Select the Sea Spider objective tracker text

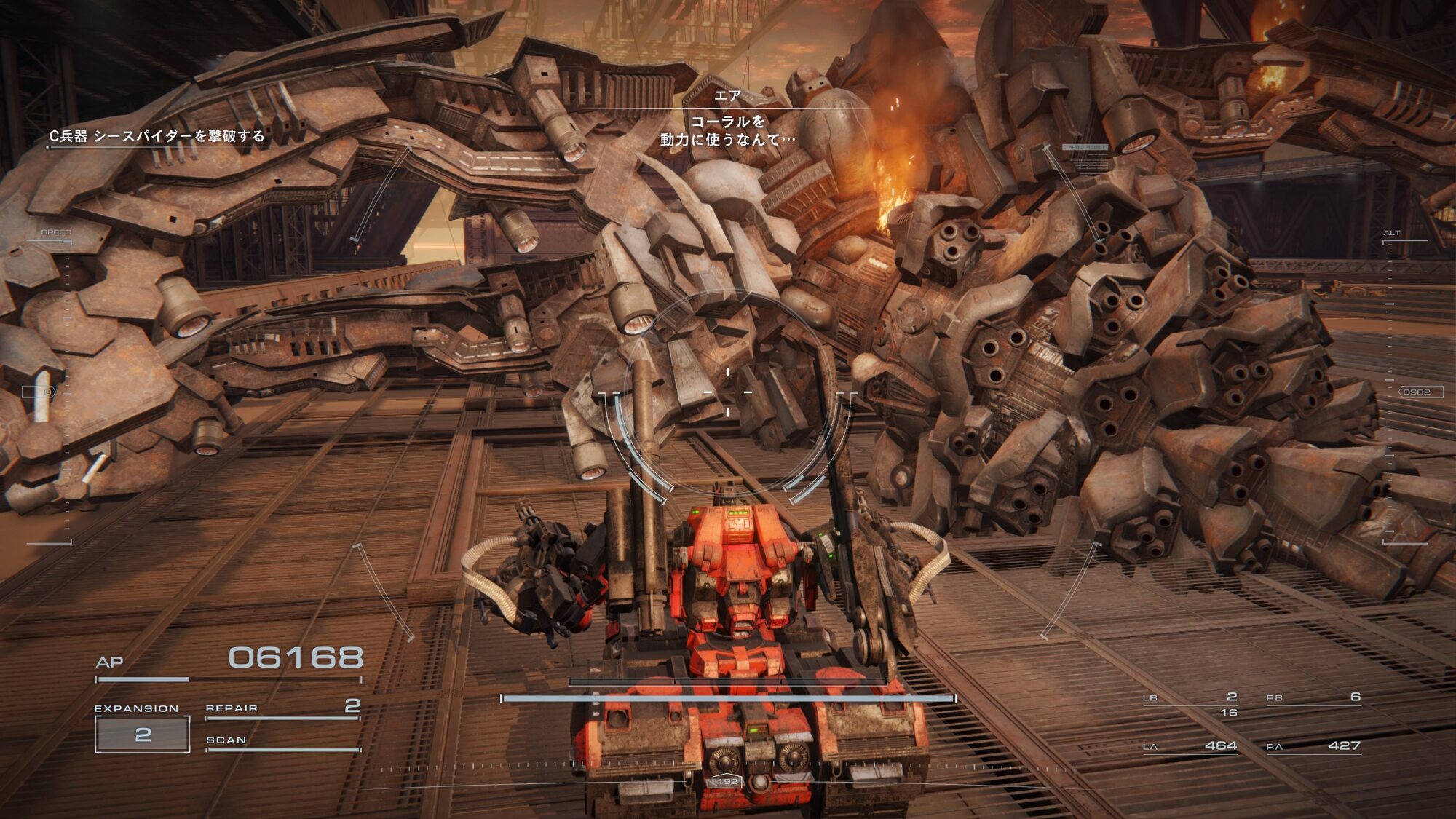(x=157, y=136)
